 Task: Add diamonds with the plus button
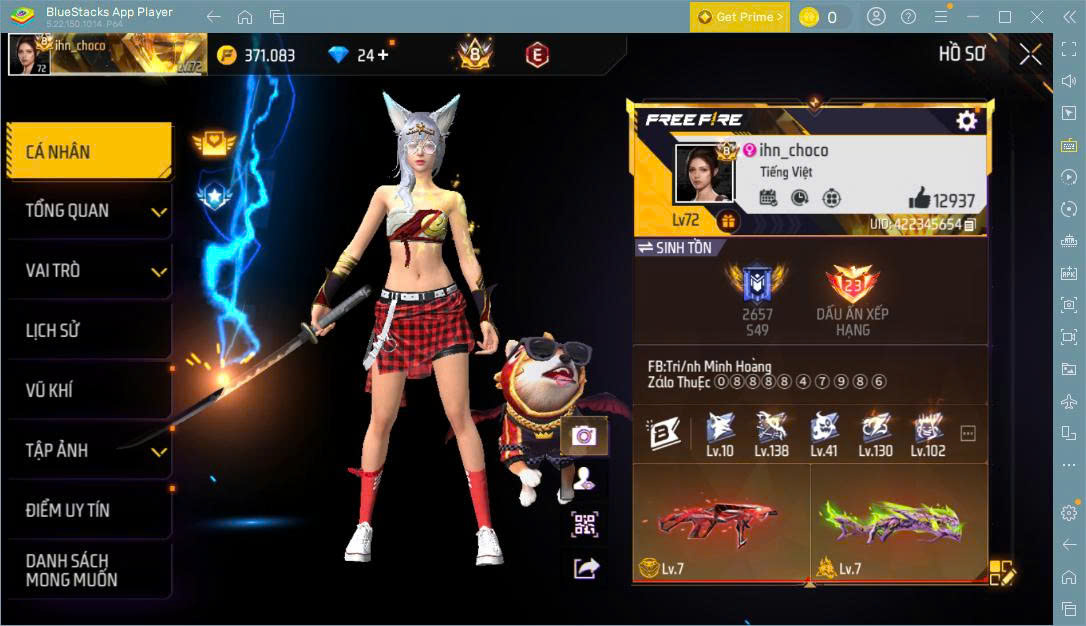click(382, 55)
